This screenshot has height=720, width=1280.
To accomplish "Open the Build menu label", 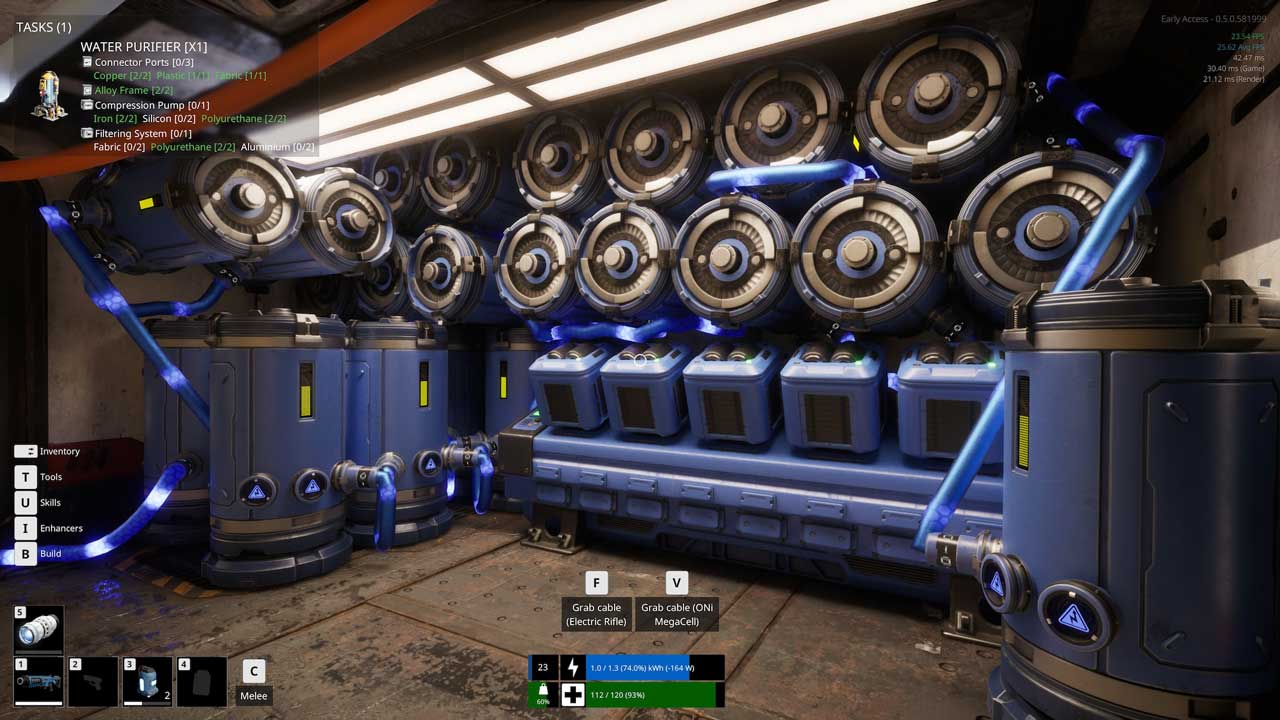I will click(x=50, y=553).
